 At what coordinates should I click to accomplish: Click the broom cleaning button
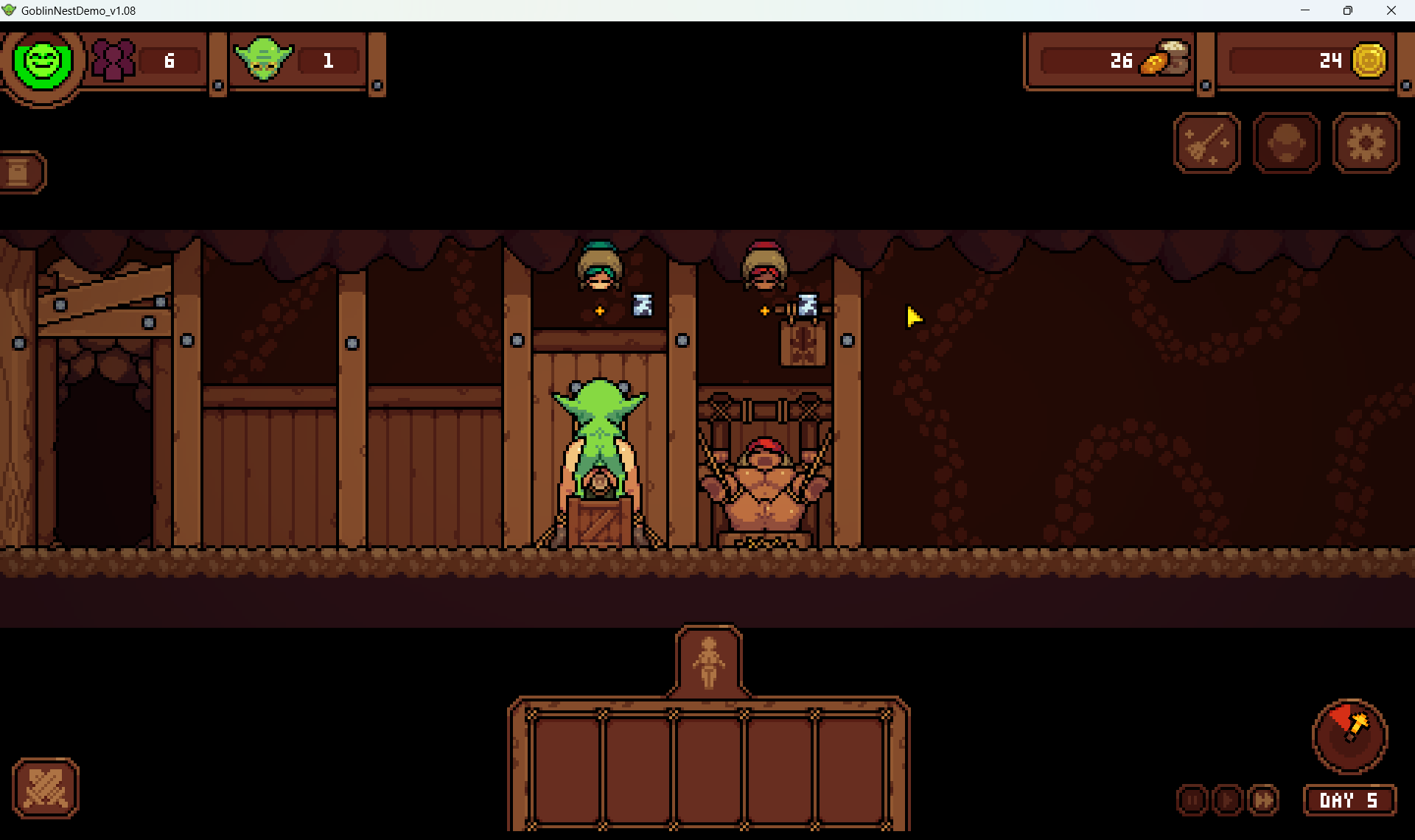(x=1207, y=143)
